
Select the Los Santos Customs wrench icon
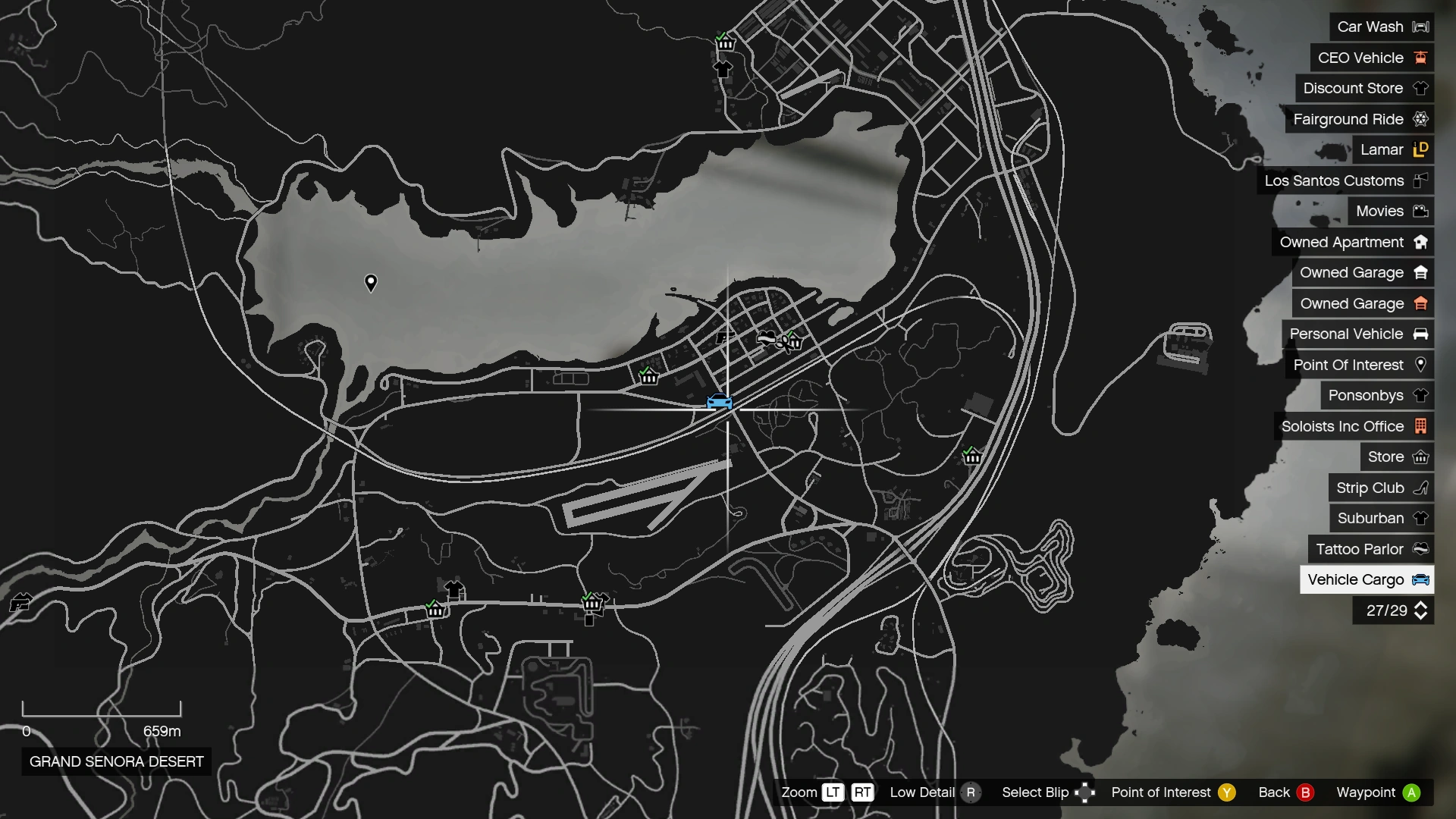pos(1421,180)
